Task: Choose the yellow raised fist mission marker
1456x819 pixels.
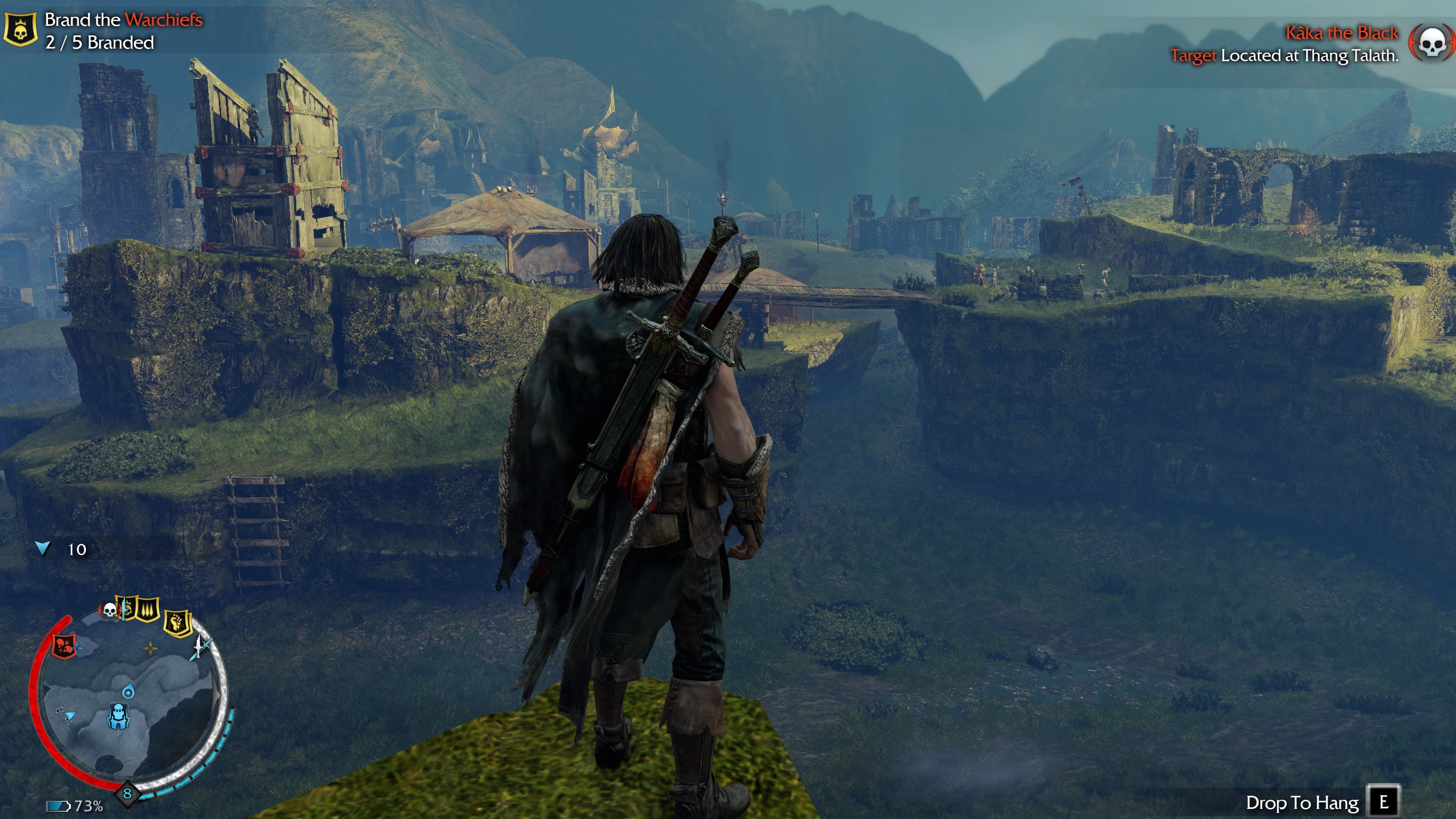Action: 177,623
